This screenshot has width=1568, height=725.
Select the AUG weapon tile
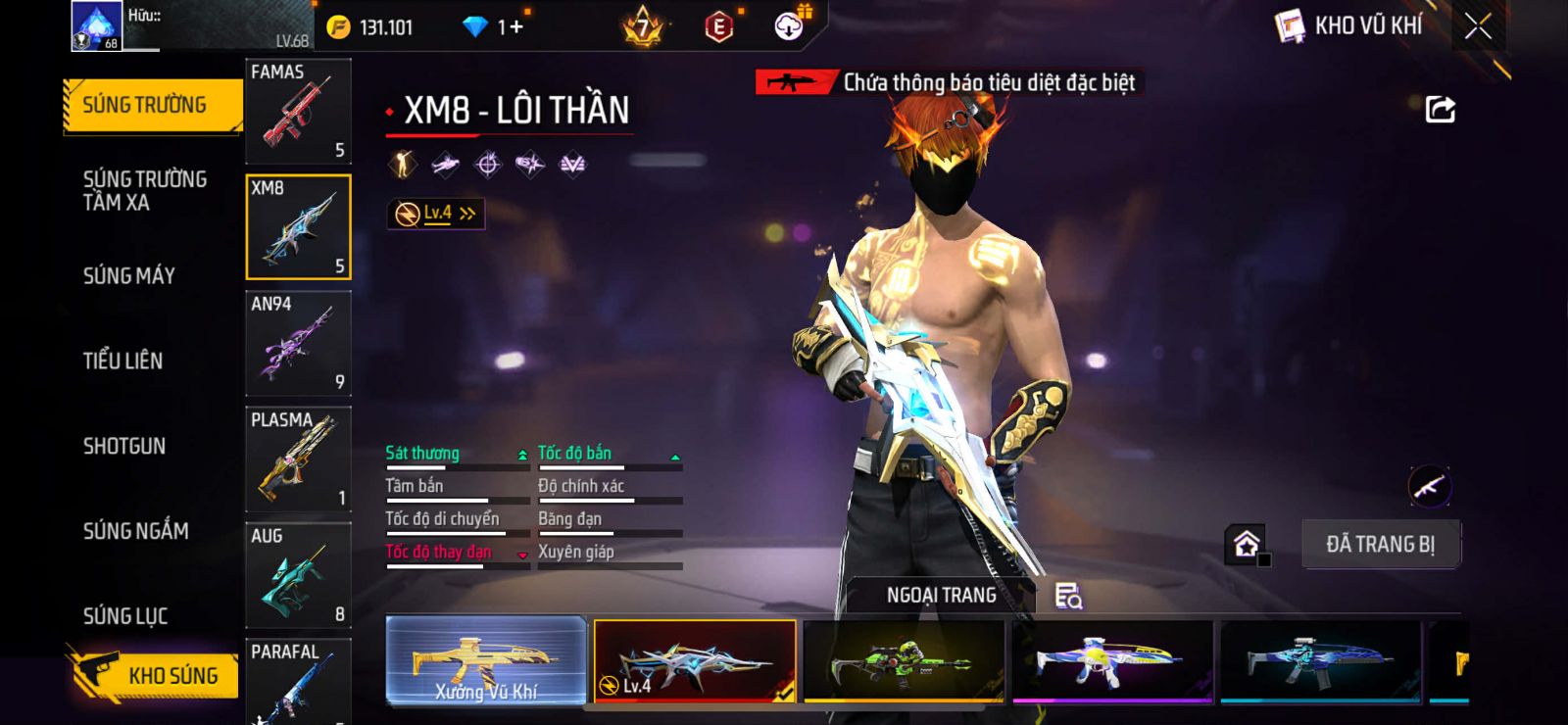click(298, 575)
